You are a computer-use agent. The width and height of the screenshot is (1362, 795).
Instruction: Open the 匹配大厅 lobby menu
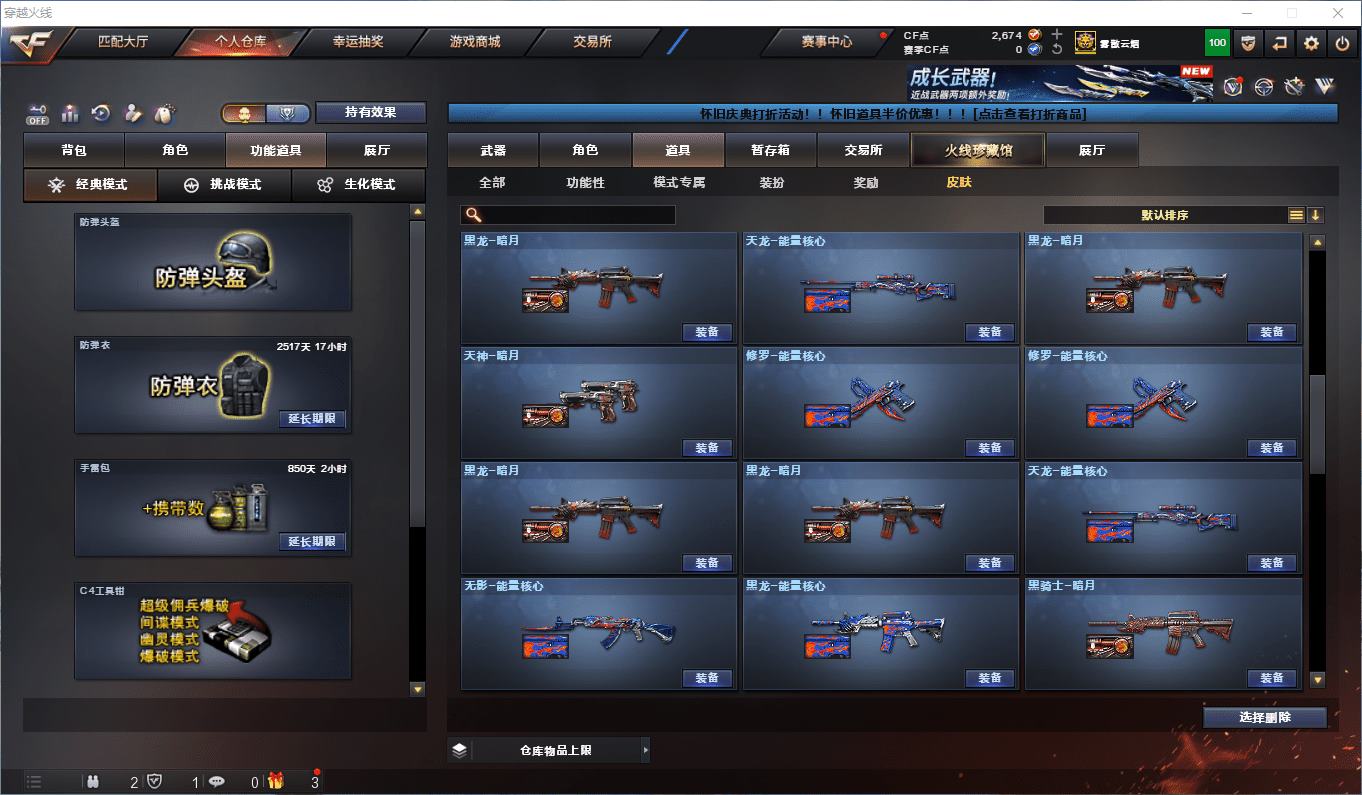(122, 42)
